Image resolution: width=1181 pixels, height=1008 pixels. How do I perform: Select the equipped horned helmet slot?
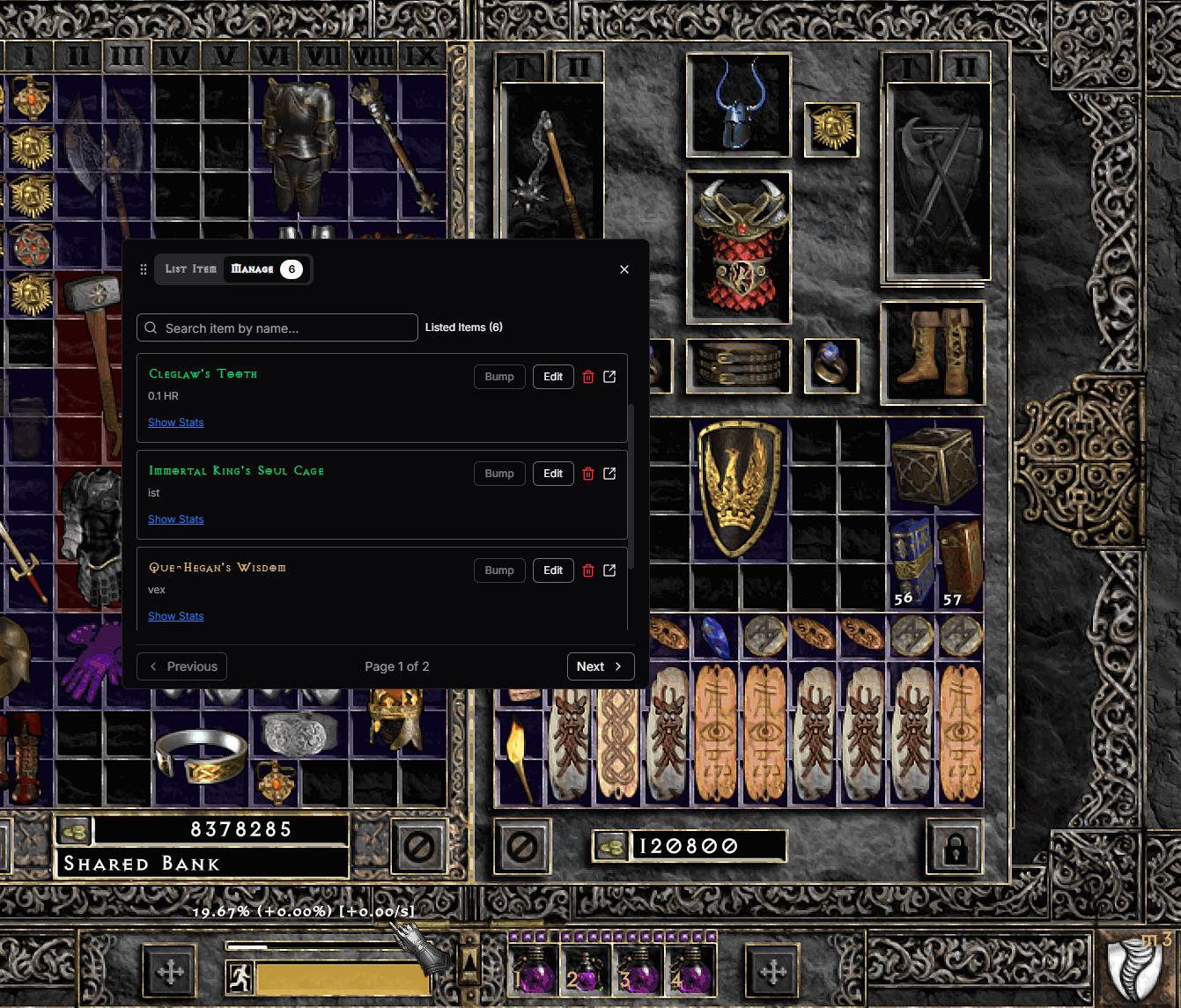coord(738,106)
